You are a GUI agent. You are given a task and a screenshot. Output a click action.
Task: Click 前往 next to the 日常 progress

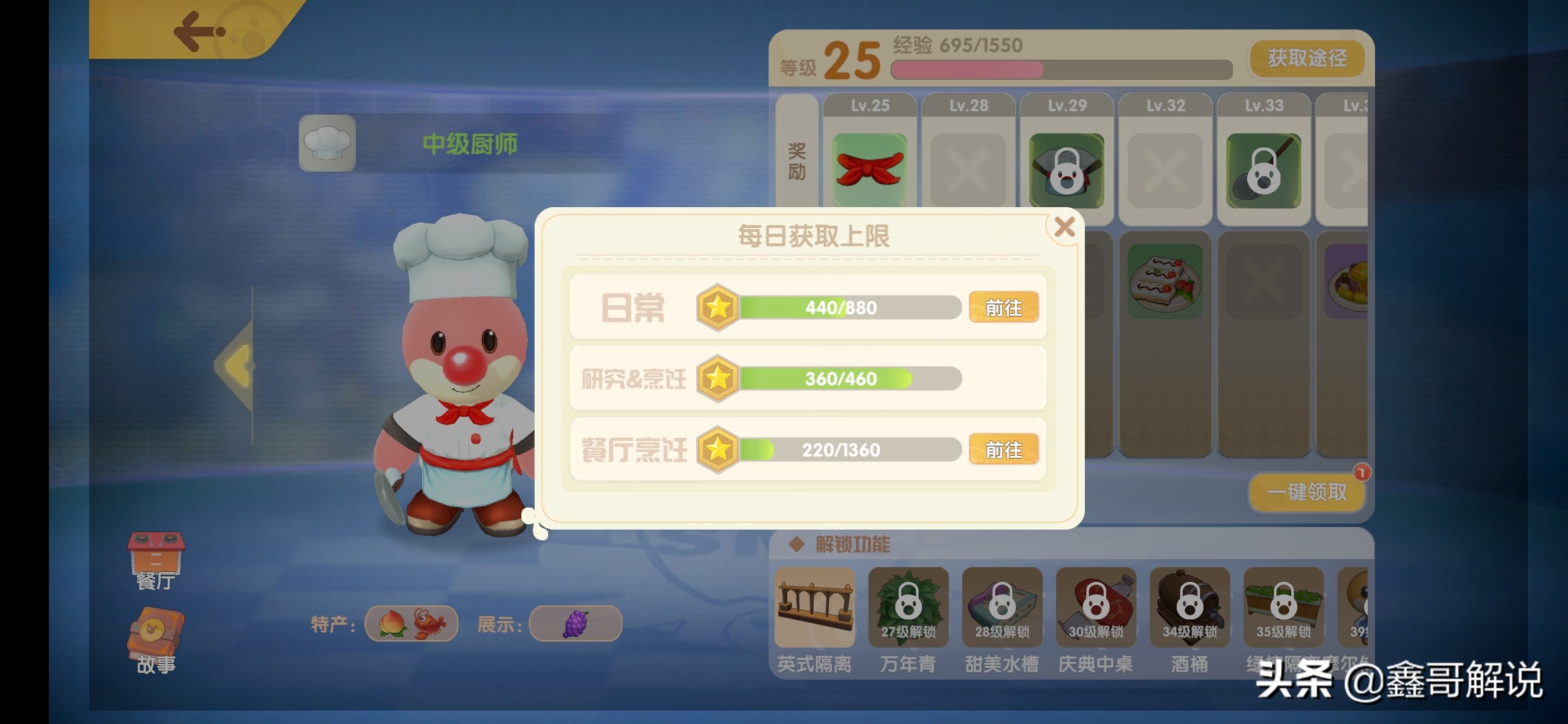[x=1003, y=307]
